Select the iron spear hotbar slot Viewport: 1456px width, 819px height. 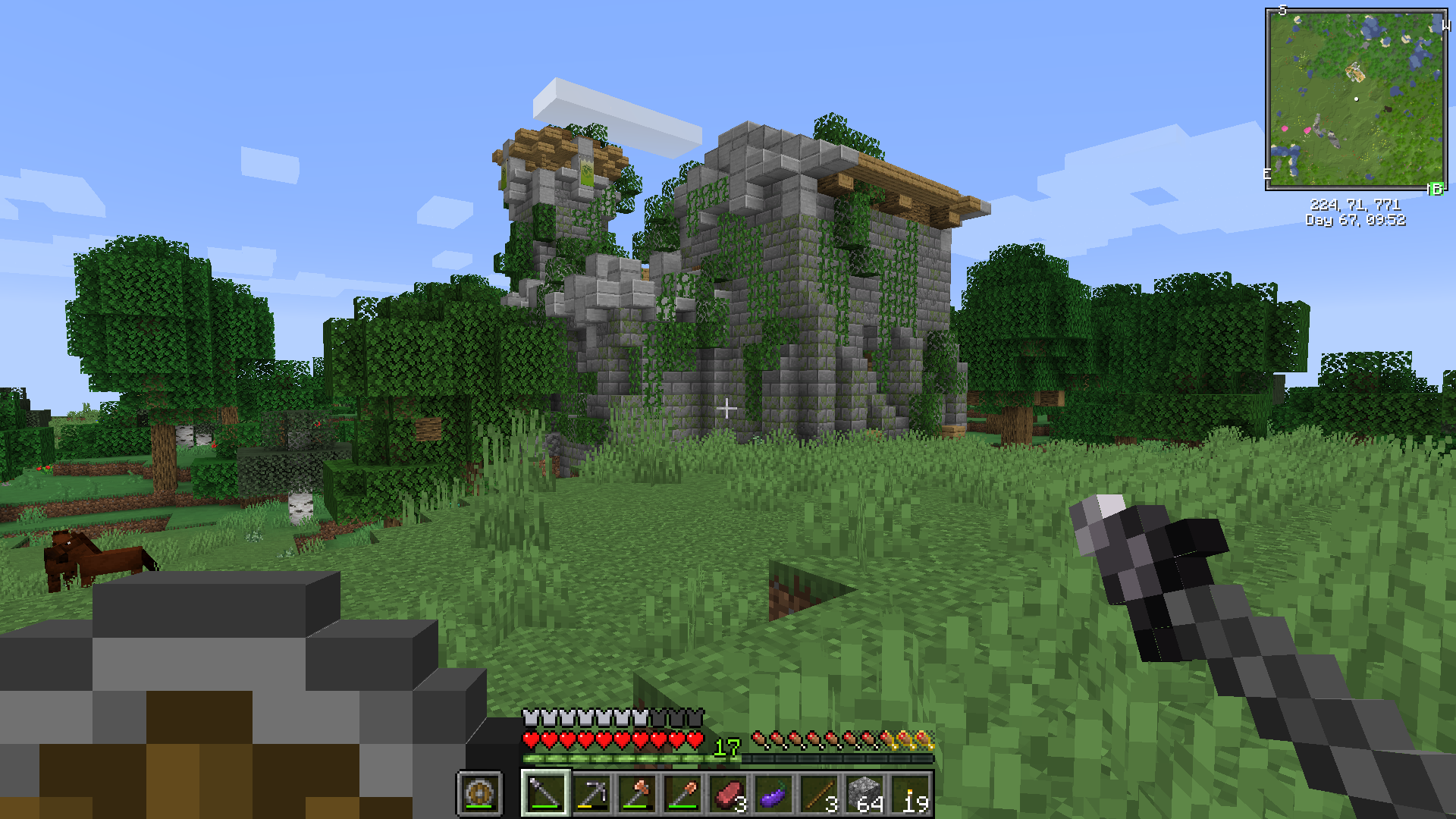click(x=545, y=794)
